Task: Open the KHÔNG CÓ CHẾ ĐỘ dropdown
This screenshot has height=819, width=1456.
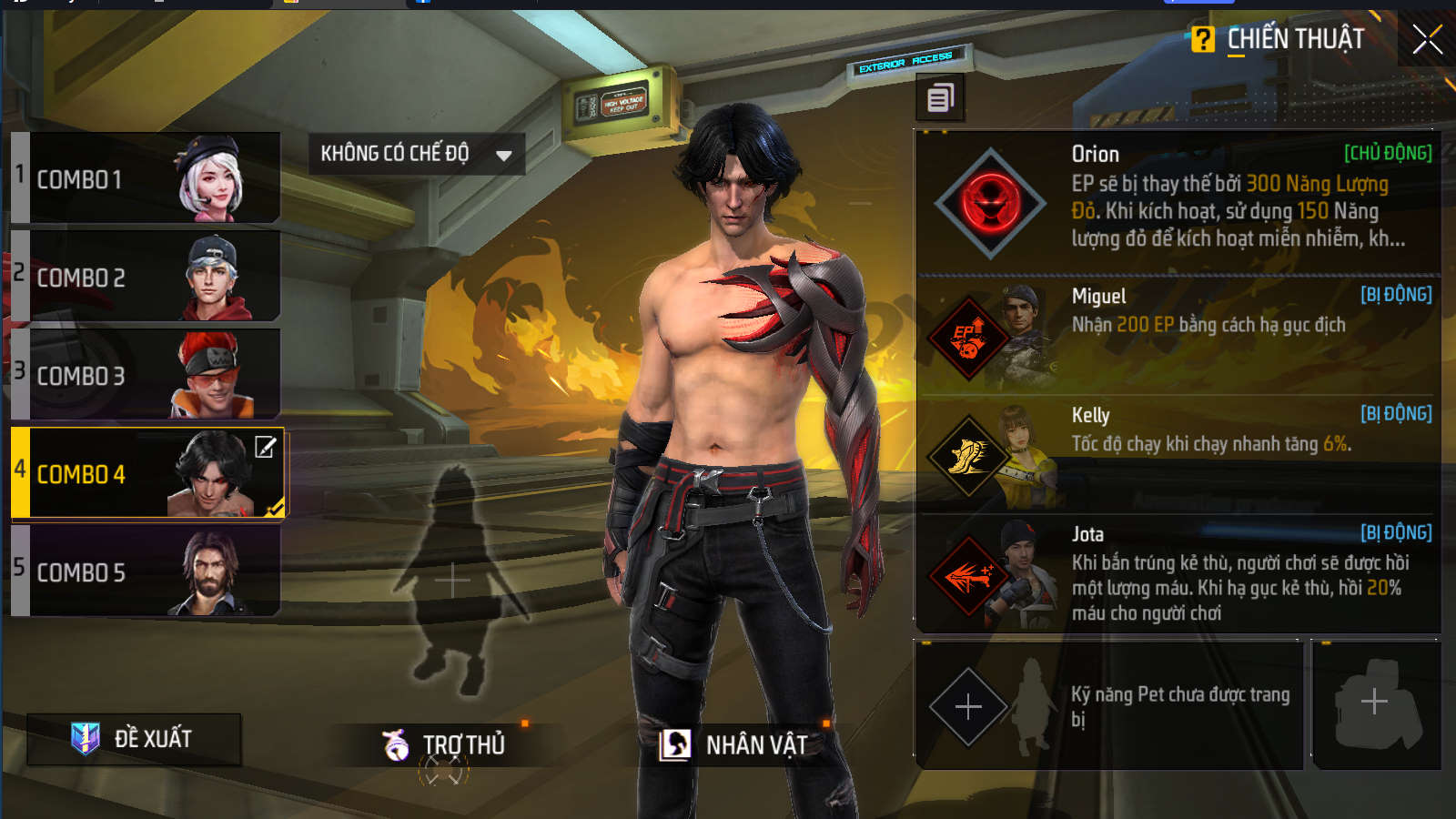Action: [416, 154]
